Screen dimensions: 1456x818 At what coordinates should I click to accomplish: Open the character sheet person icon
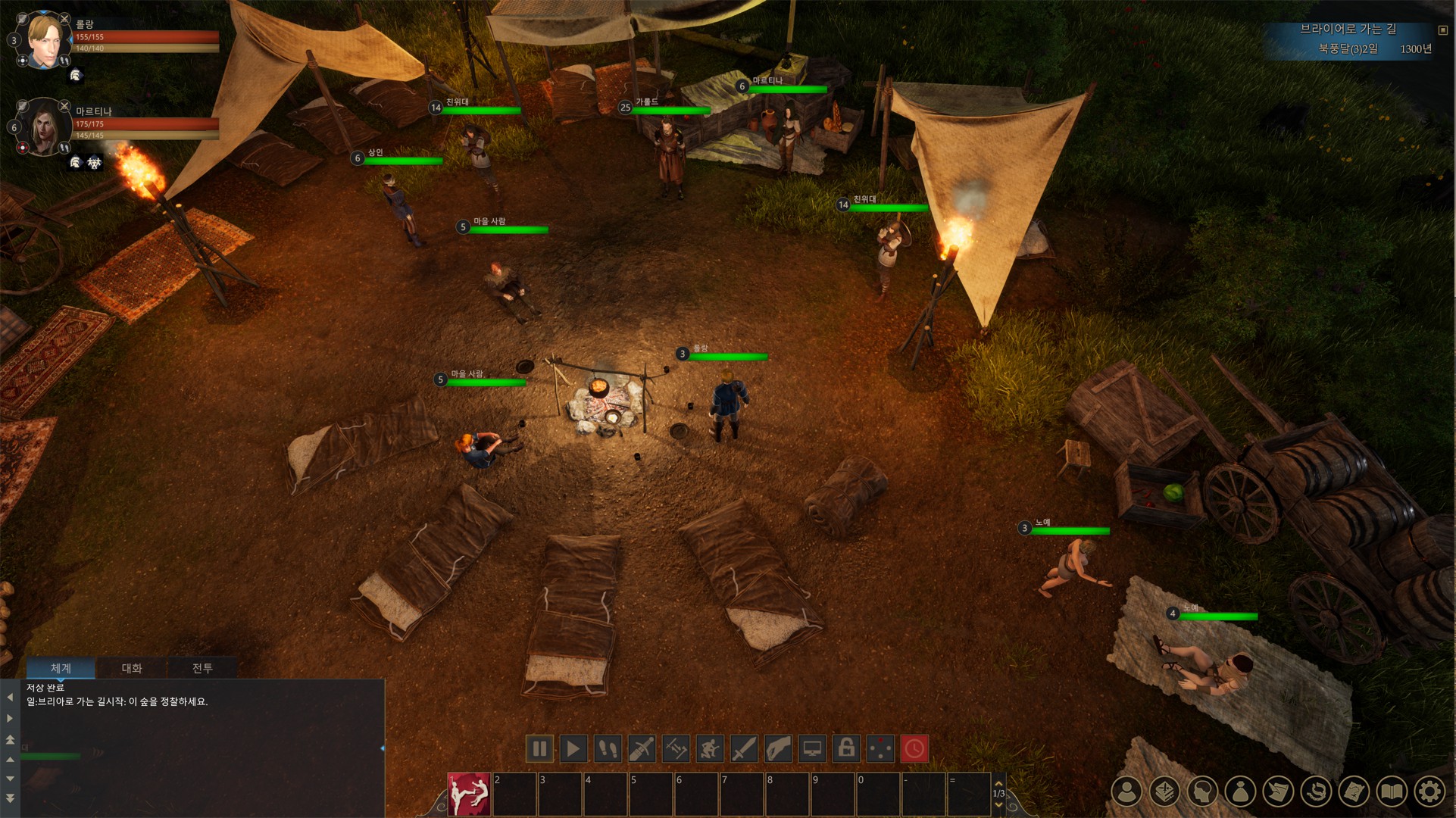pyautogui.click(x=1126, y=791)
